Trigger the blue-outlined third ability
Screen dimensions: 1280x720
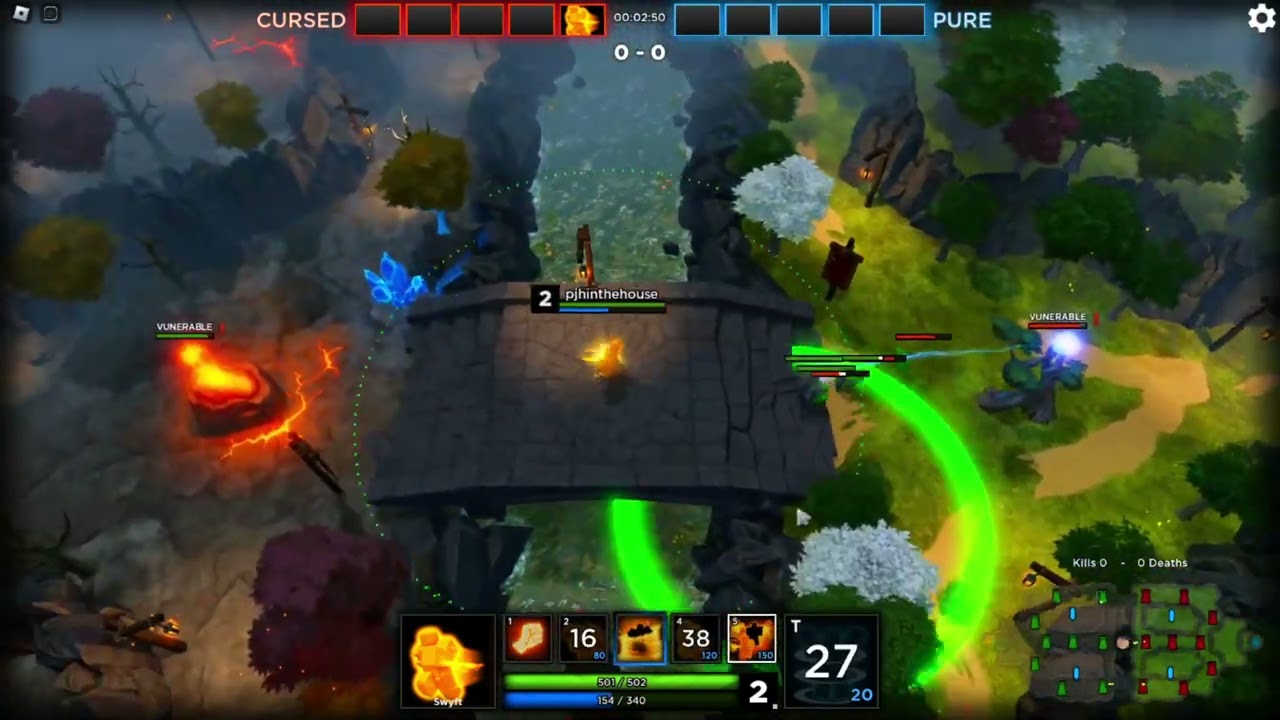click(639, 639)
